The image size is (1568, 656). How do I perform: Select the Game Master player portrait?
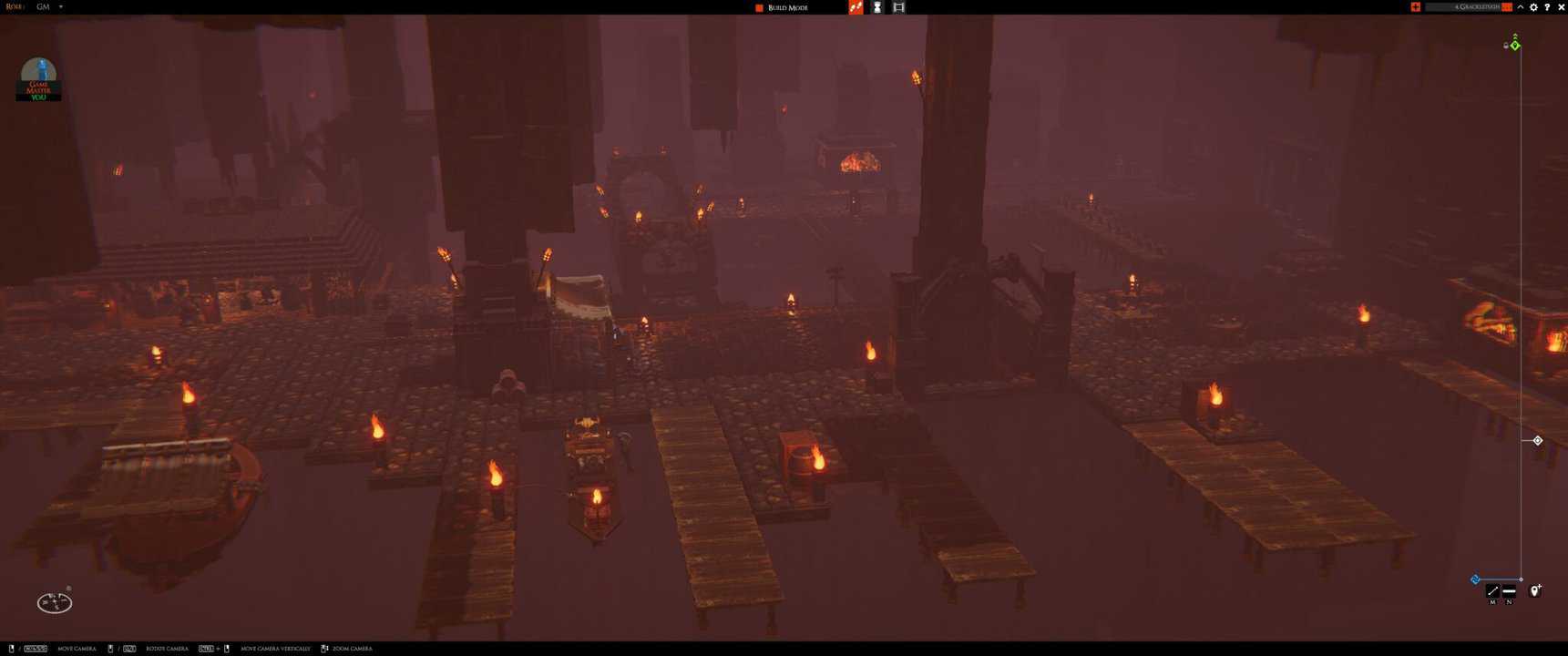(x=38, y=78)
